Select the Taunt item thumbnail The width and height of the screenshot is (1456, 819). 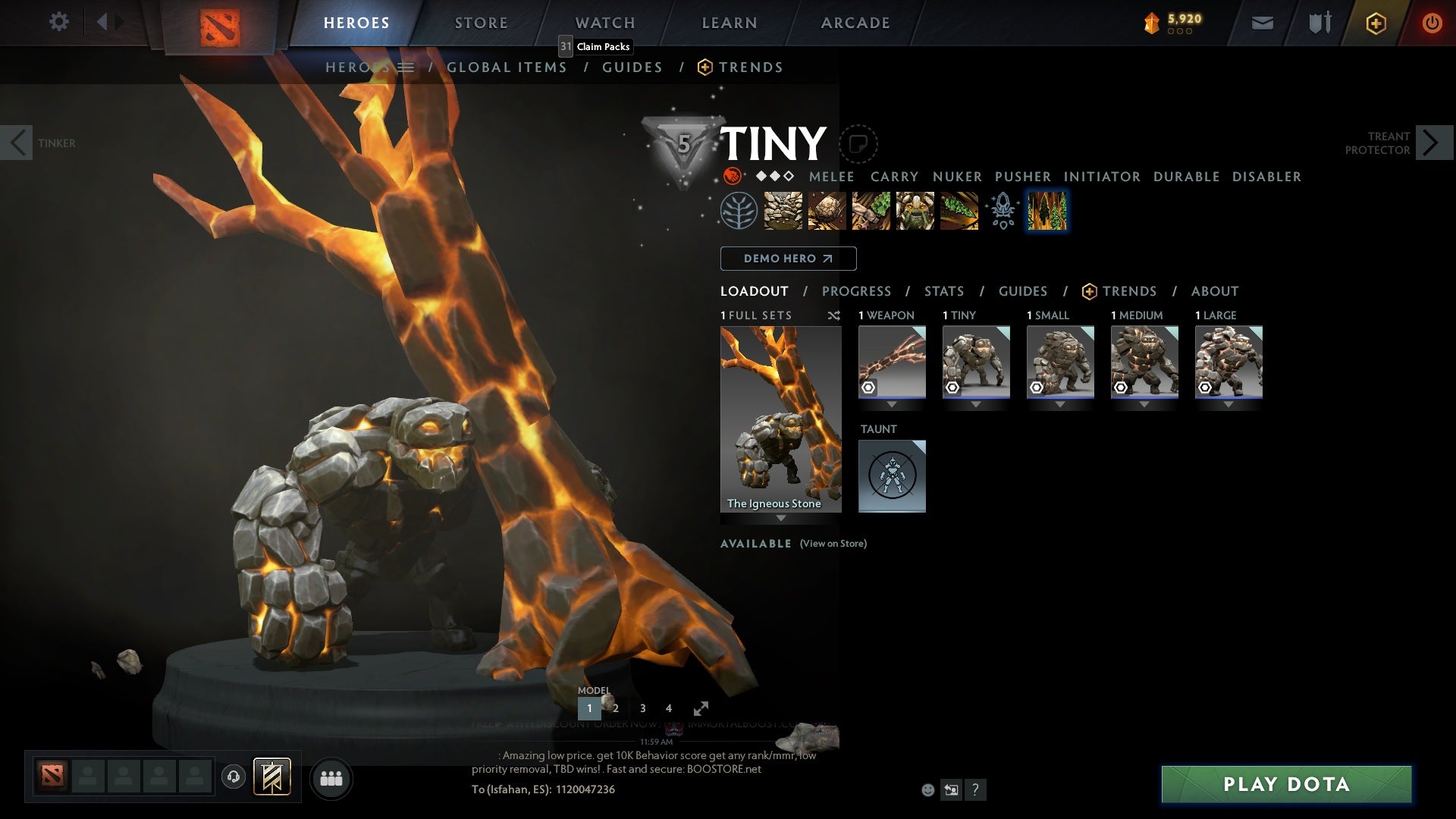[892, 475]
